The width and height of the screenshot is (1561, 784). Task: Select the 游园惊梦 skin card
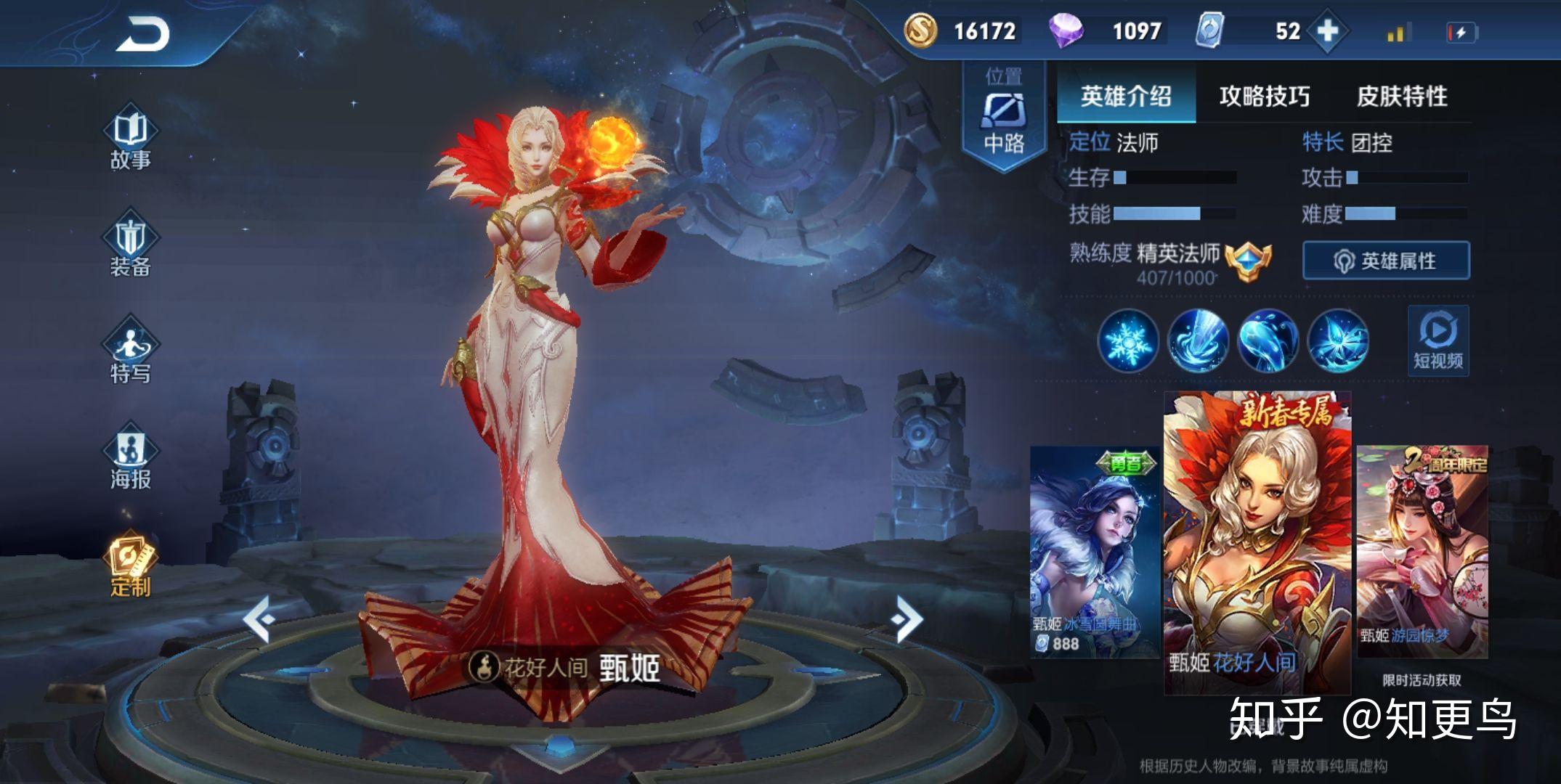1422,552
